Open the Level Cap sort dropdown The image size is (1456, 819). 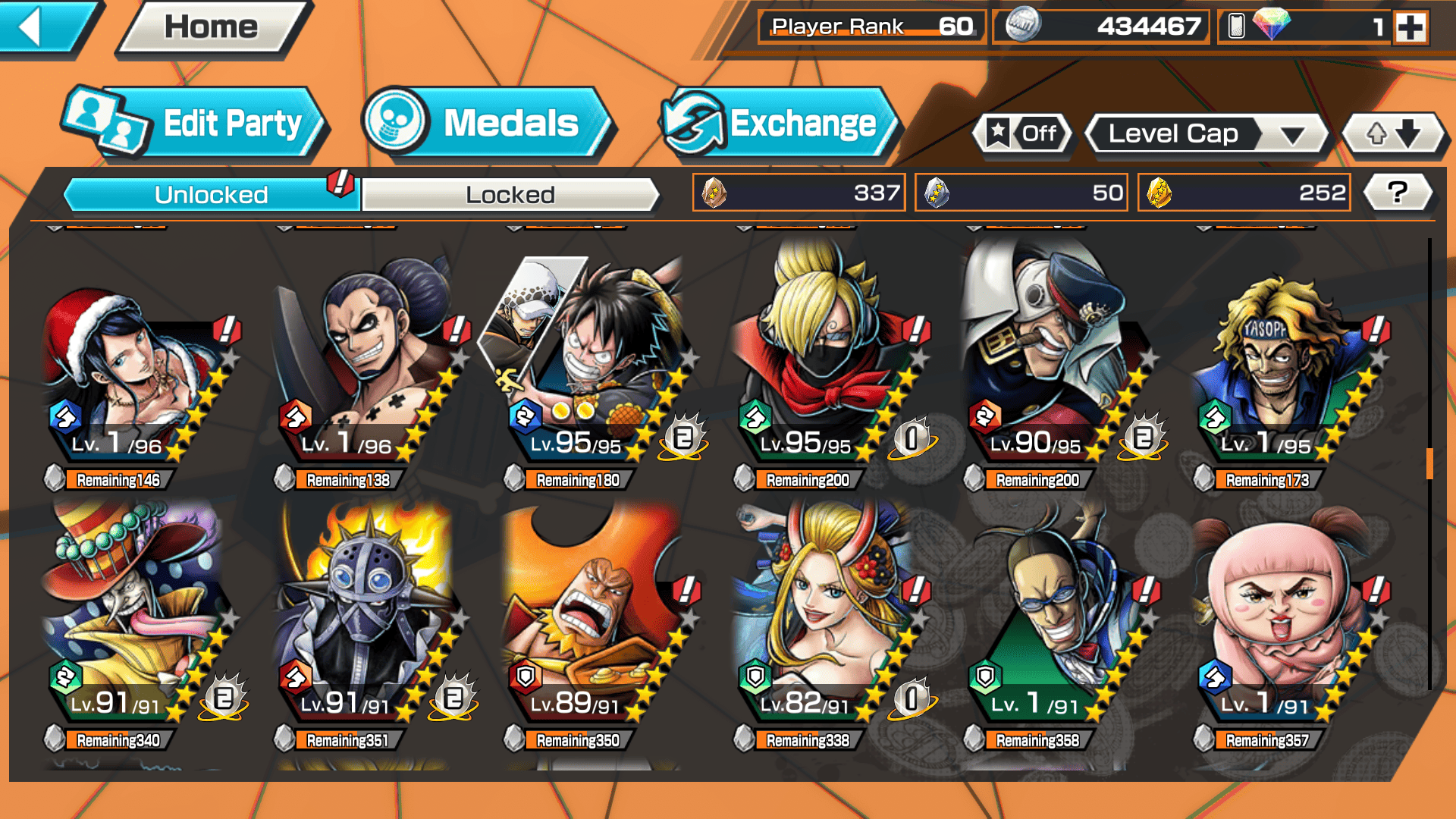[x=1207, y=134]
